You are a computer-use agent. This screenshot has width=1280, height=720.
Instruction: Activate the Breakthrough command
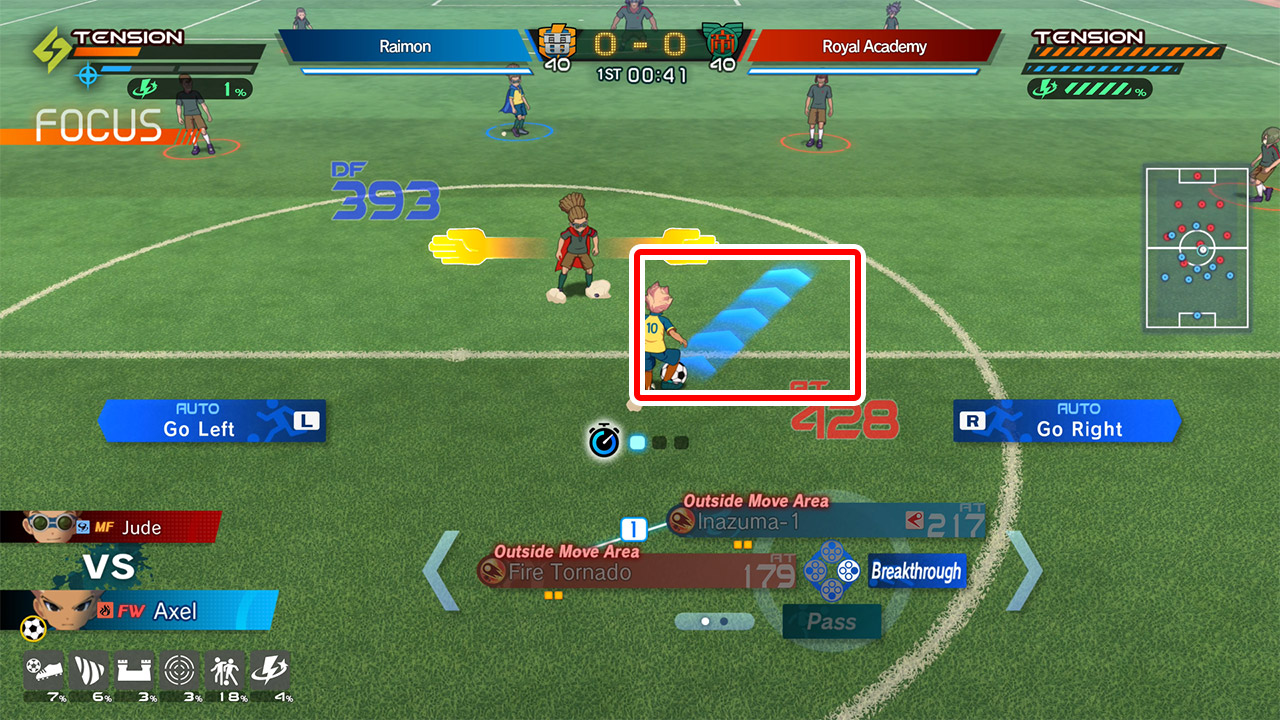click(x=916, y=572)
